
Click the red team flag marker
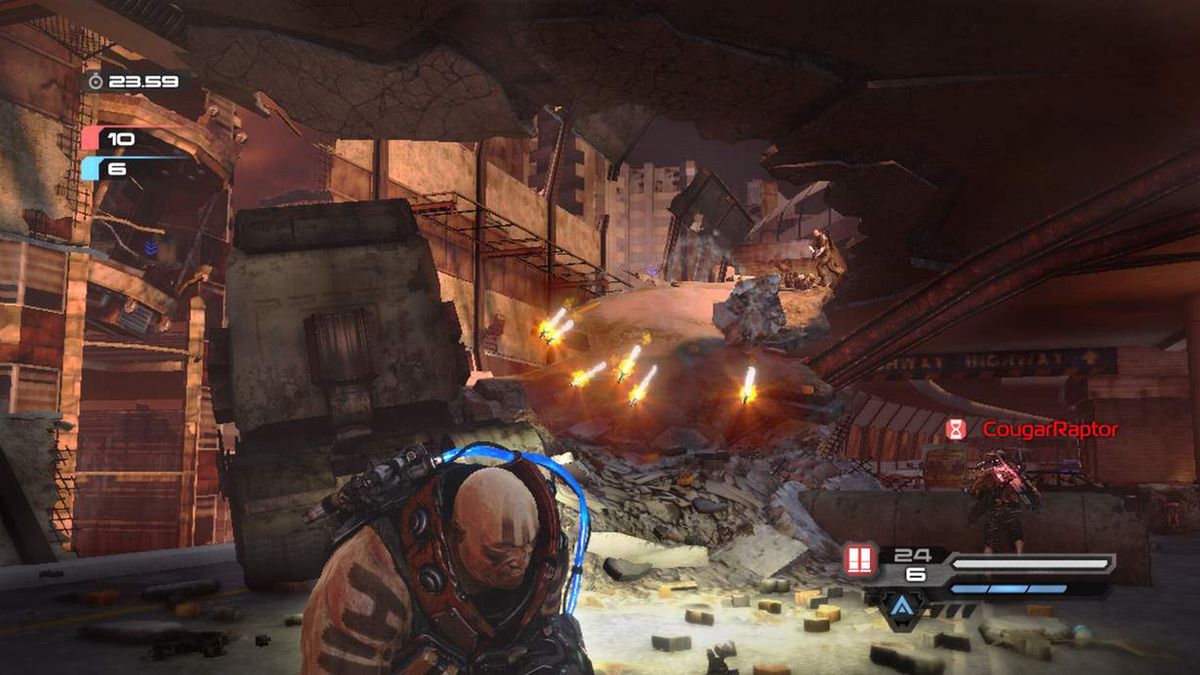coord(92,138)
